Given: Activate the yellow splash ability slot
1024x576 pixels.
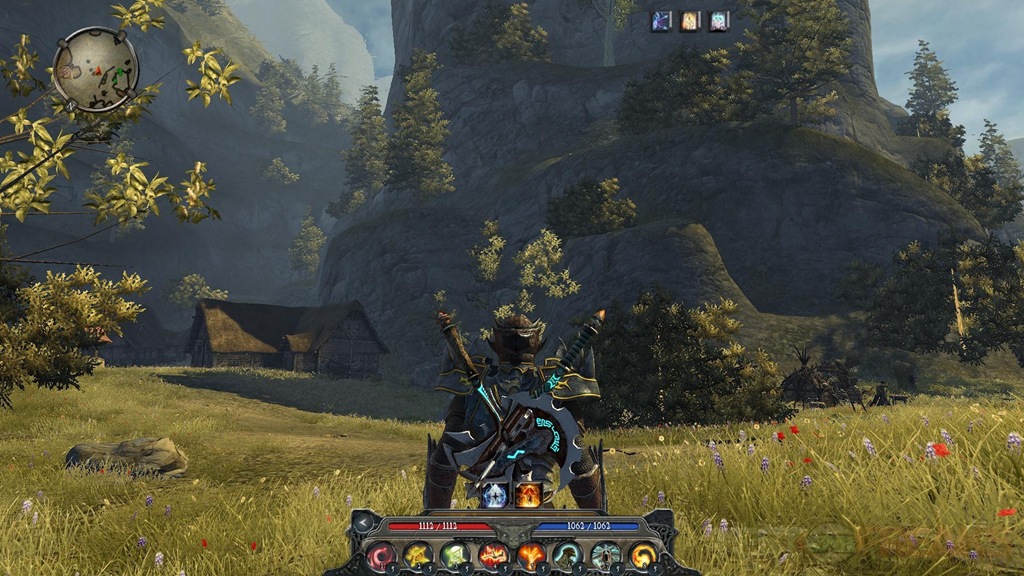Looking at the screenshot, I should coord(418,555).
